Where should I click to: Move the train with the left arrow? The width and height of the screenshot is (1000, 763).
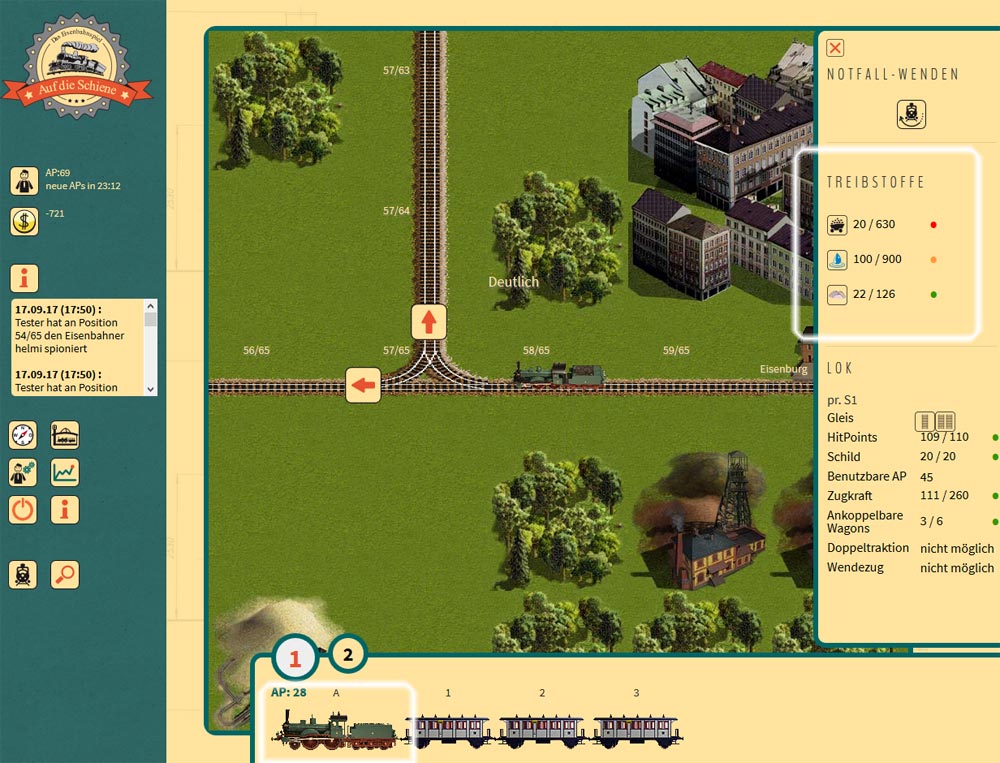pos(364,384)
